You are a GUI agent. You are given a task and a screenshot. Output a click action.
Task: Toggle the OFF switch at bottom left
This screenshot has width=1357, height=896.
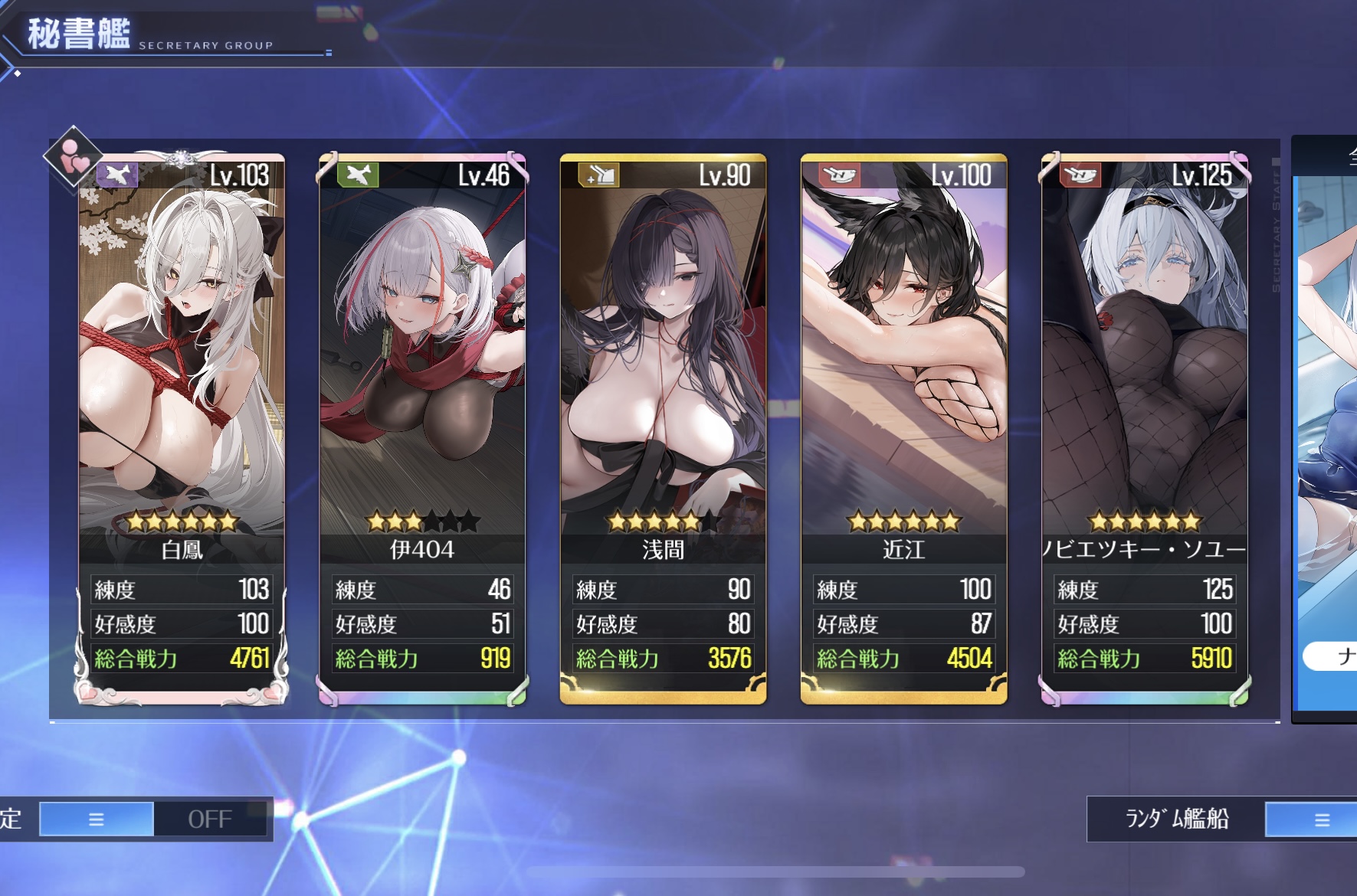[209, 819]
